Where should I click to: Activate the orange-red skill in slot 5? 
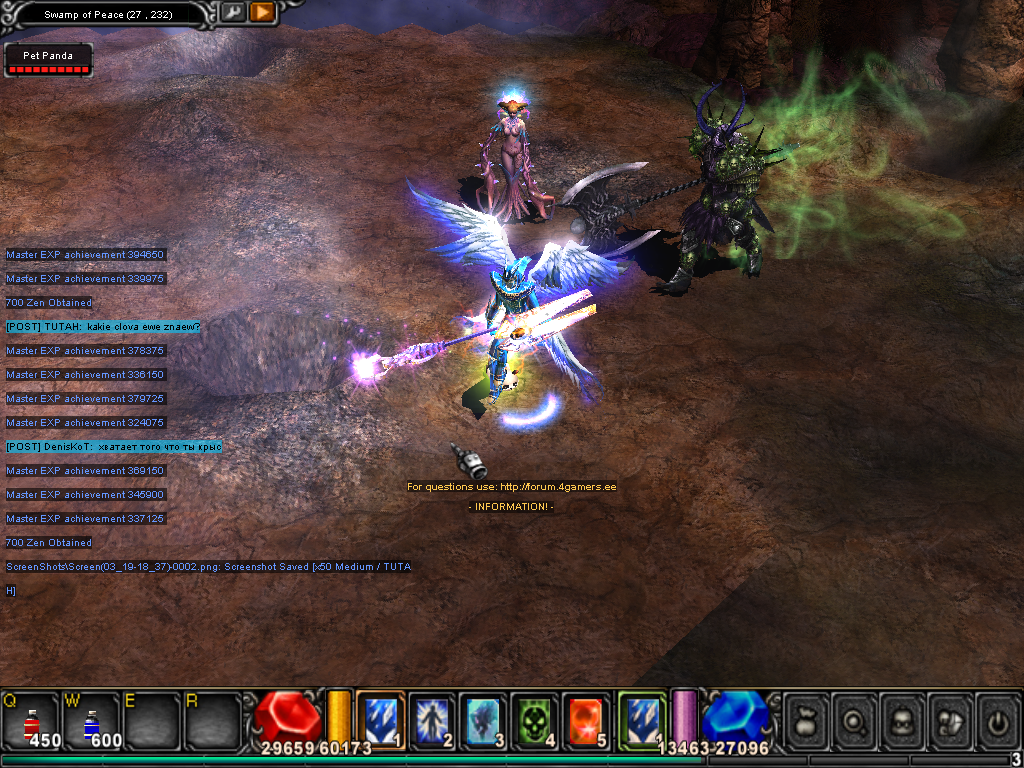pyautogui.click(x=587, y=719)
